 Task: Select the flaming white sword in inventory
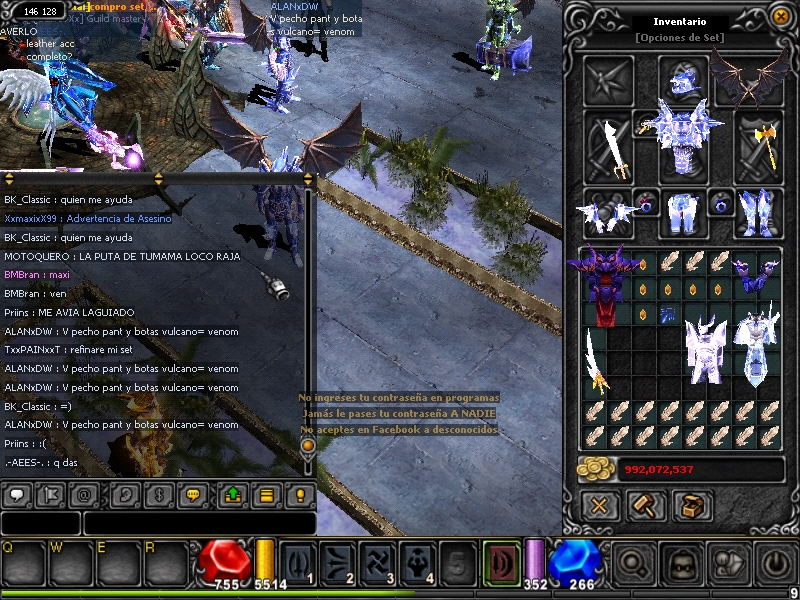[x=598, y=362]
